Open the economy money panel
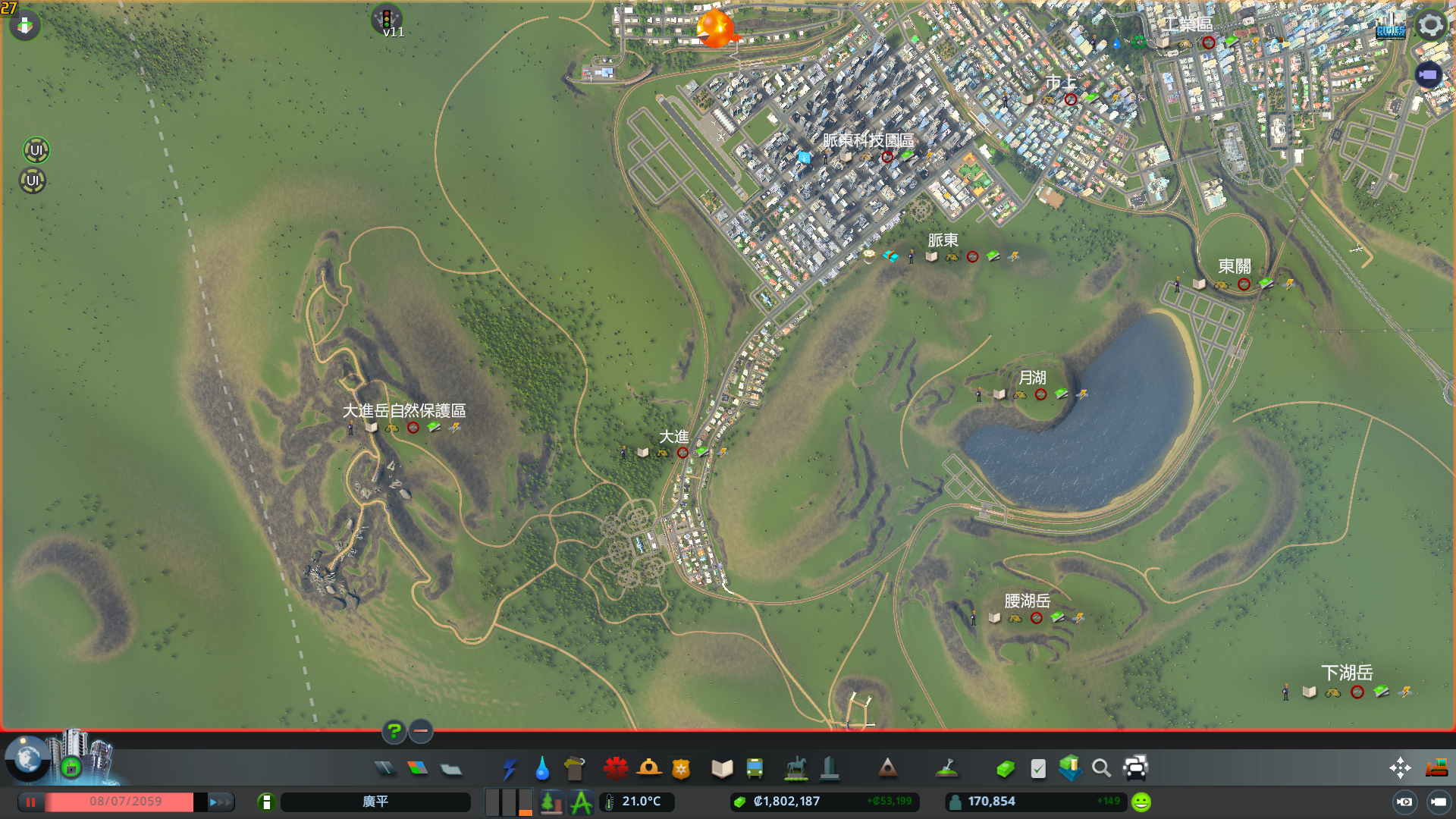The image size is (1456, 819). [1006, 769]
